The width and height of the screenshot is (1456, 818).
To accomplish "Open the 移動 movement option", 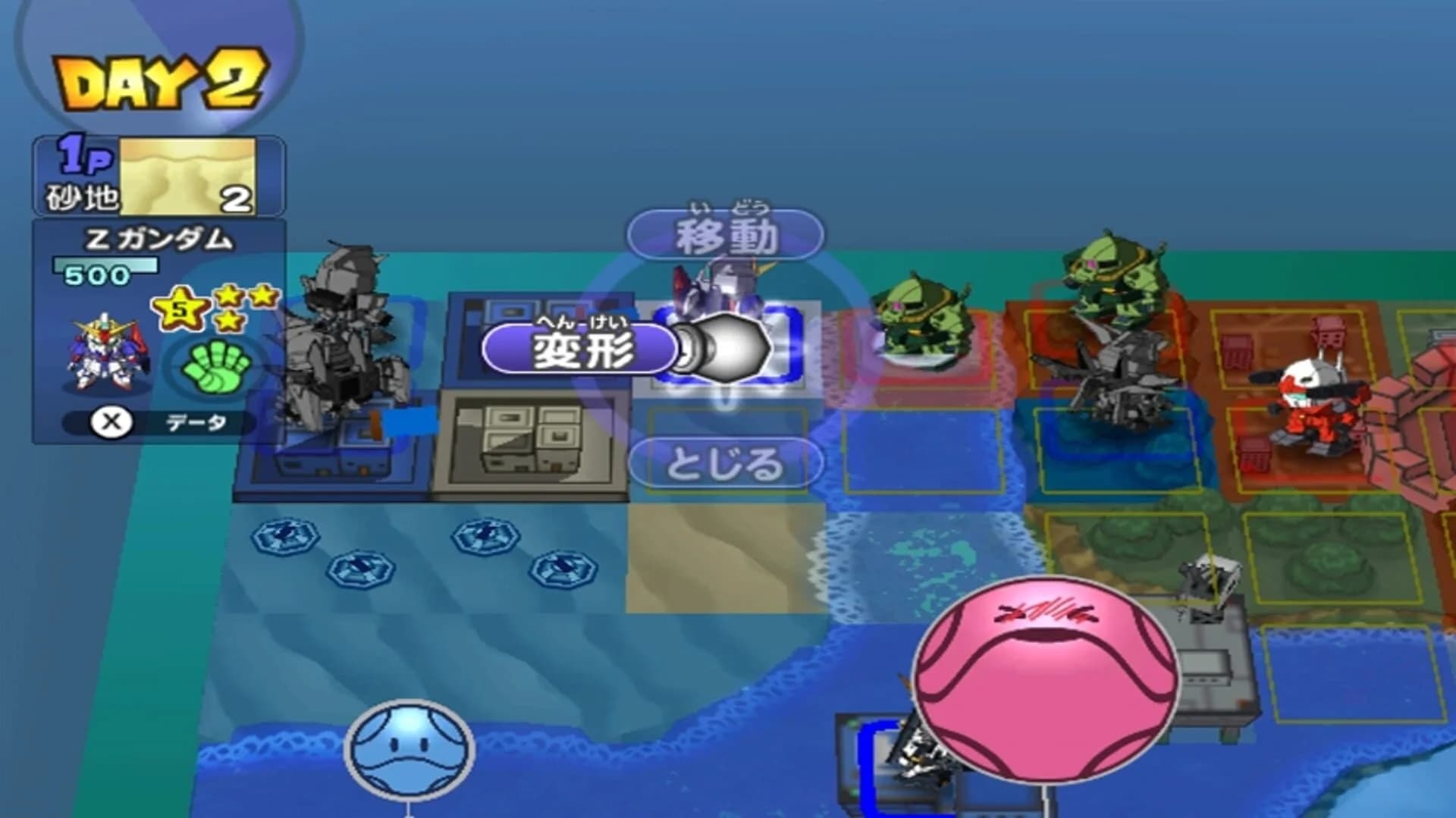I will [x=728, y=235].
